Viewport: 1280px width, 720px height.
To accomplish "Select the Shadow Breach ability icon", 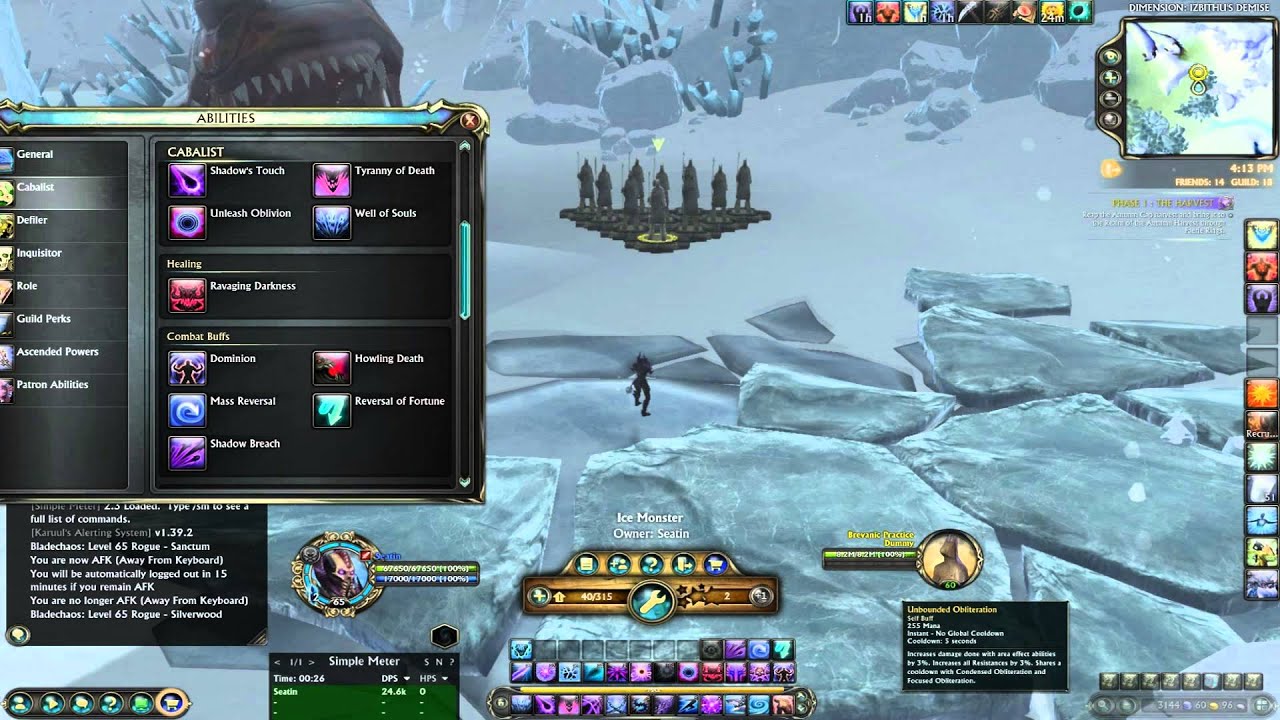I will 187,453.
